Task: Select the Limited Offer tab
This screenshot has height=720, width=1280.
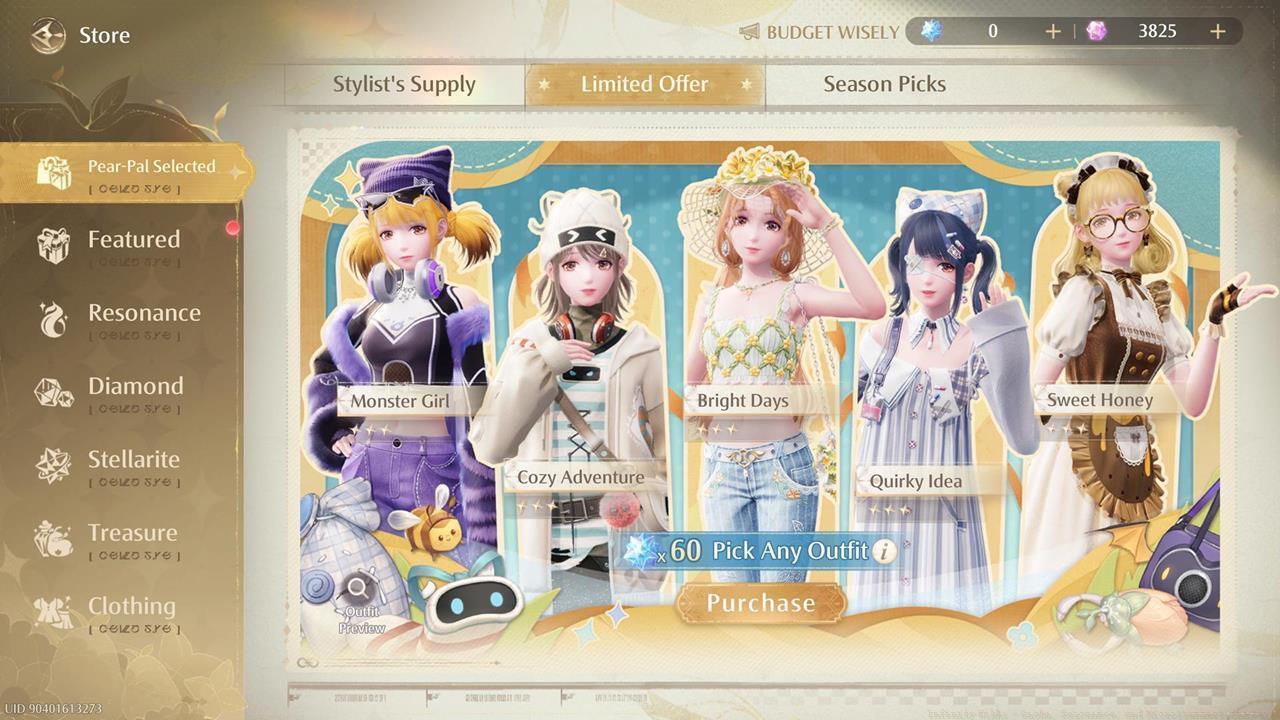Action: click(644, 84)
